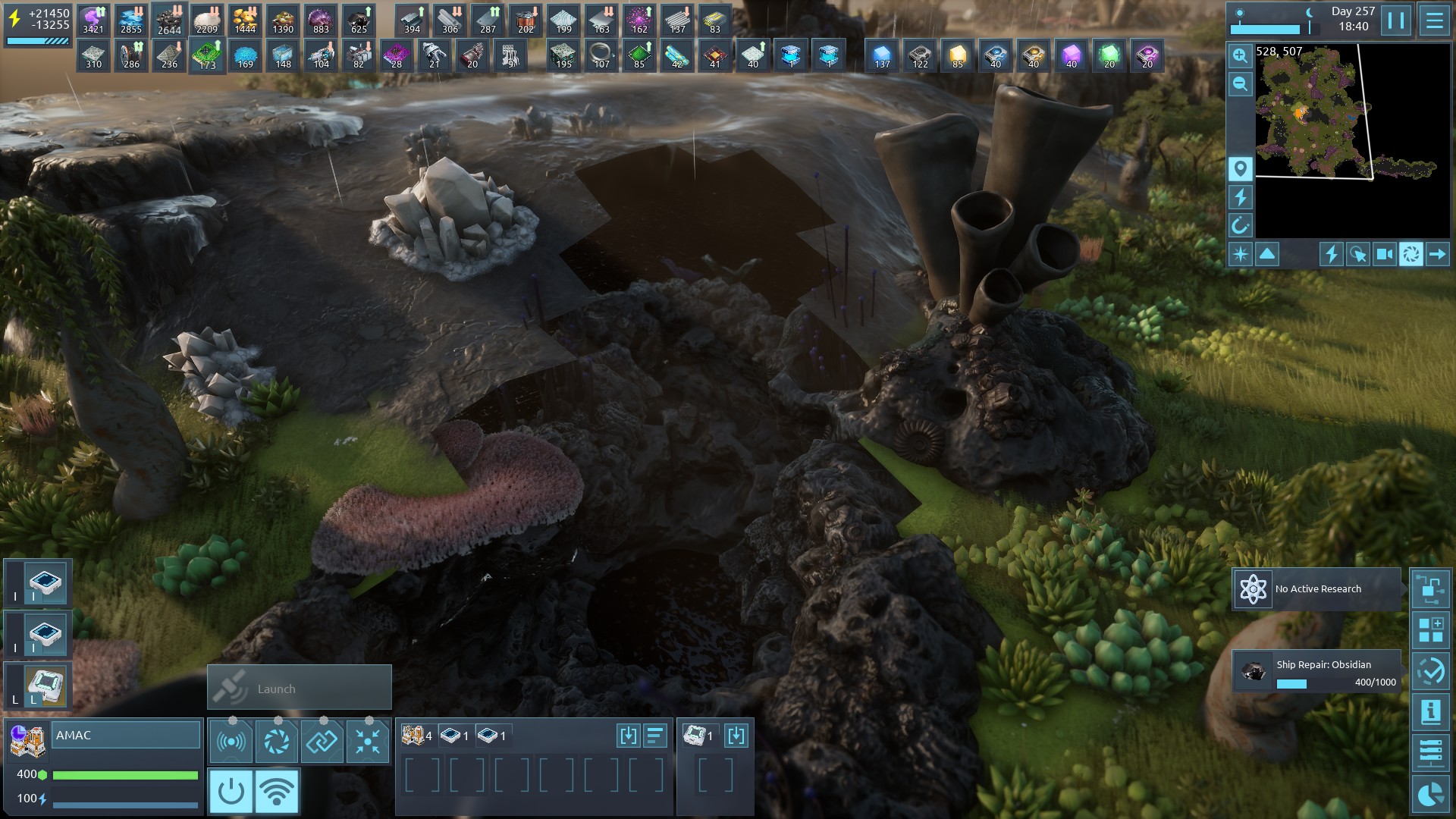Viewport: 1456px width, 819px height.
Task: Open the inventory list sort options
Action: click(x=655, y=736)
